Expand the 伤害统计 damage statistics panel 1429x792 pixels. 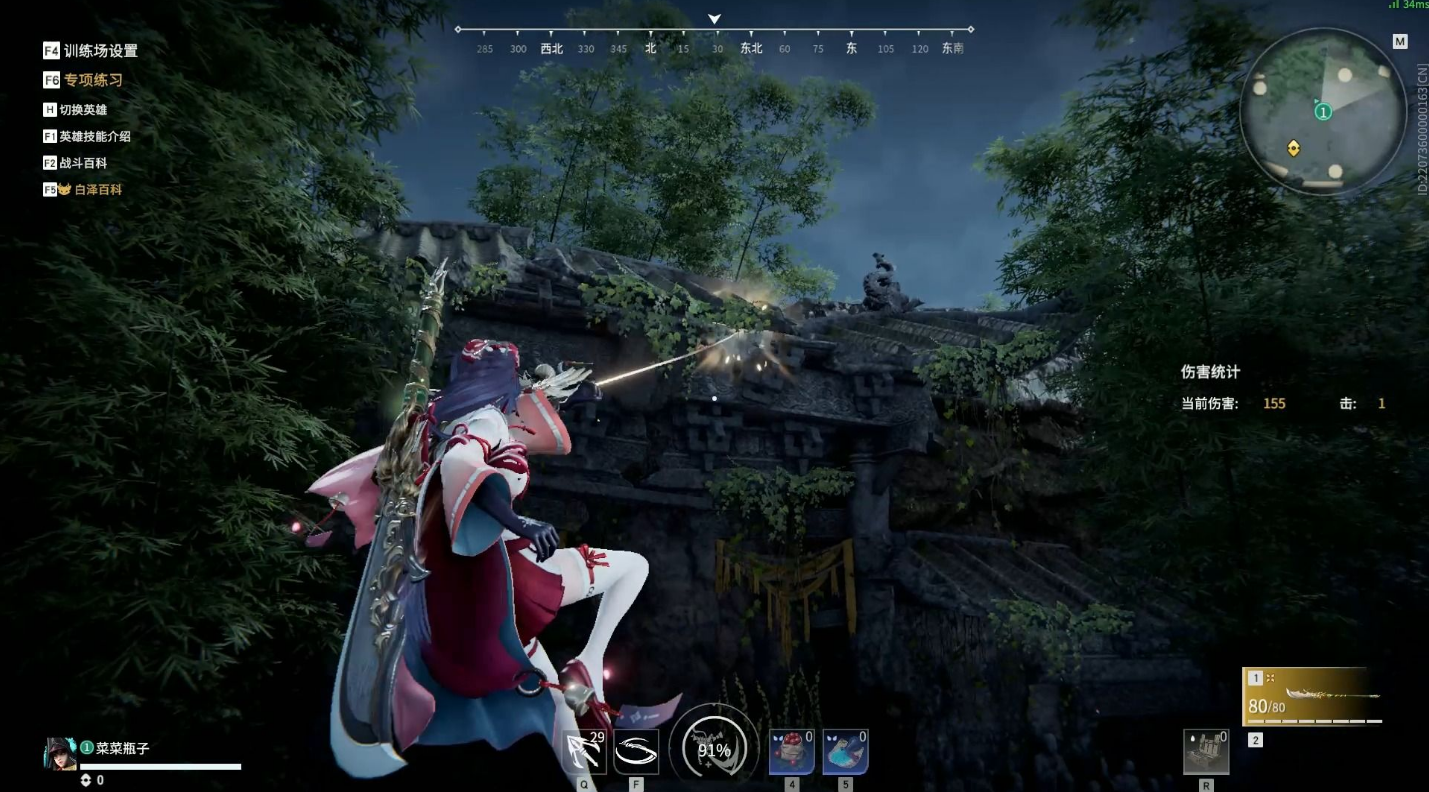tap(1210, 371)
